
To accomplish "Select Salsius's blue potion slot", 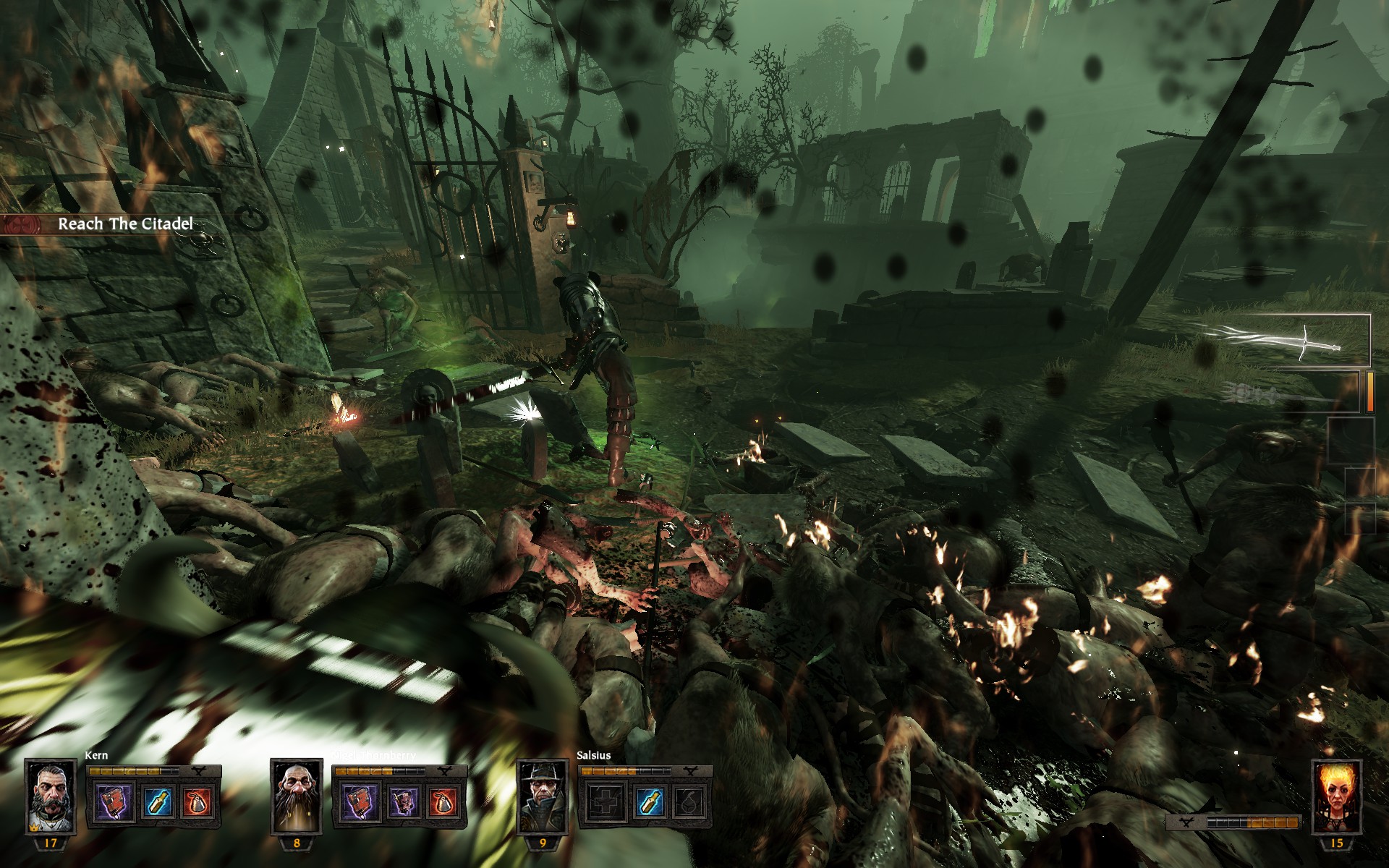I will [648, 802].
